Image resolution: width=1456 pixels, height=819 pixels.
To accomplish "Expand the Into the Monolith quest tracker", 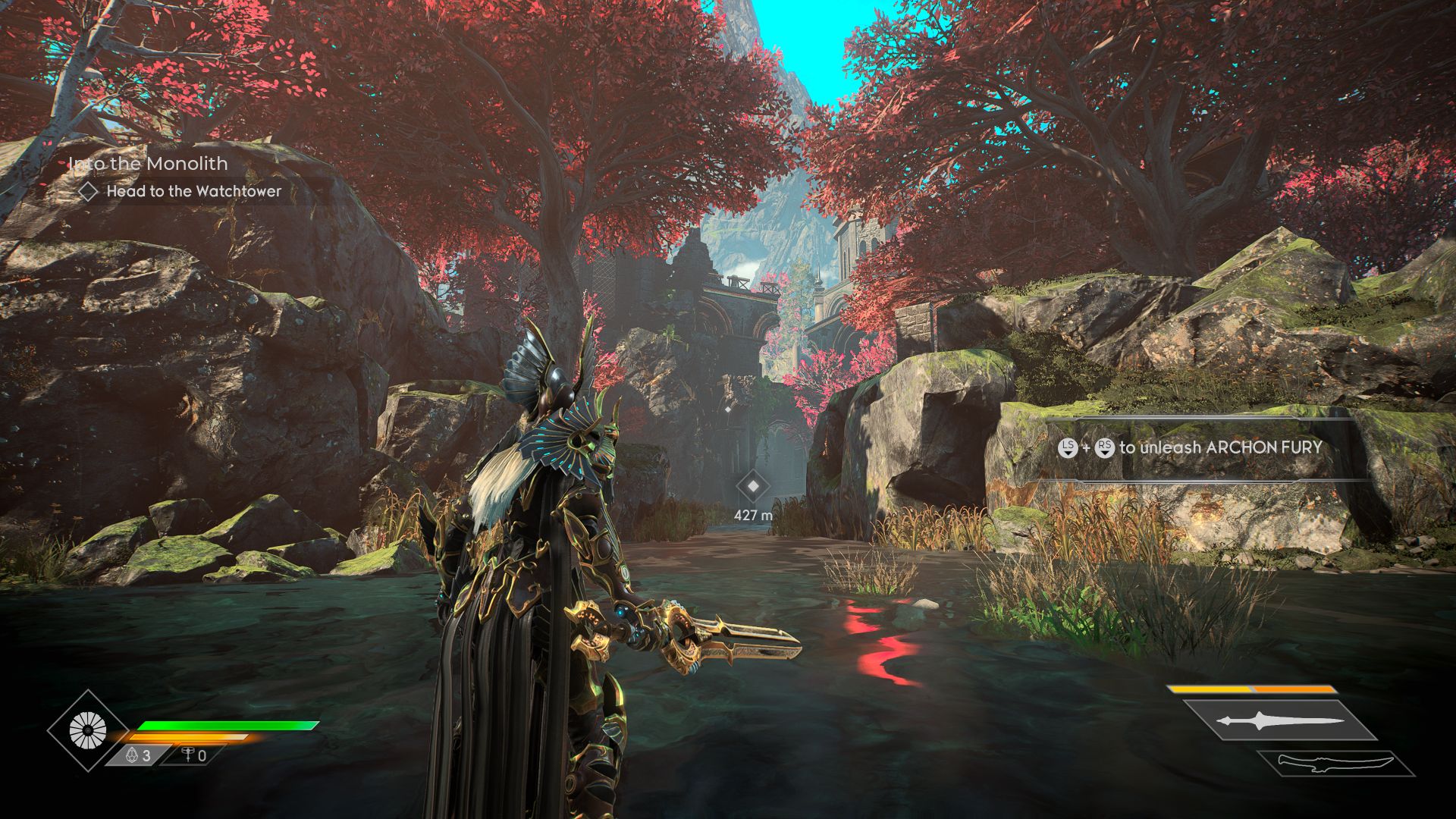I will click(x=149, y=163).
